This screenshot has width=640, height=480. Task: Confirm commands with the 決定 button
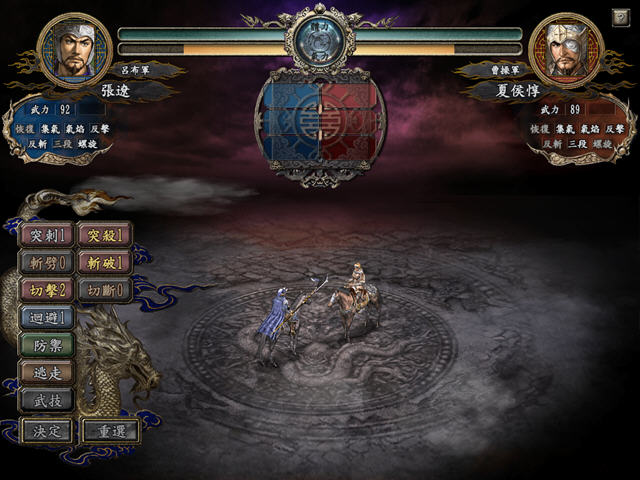click(x=47, y=431)
